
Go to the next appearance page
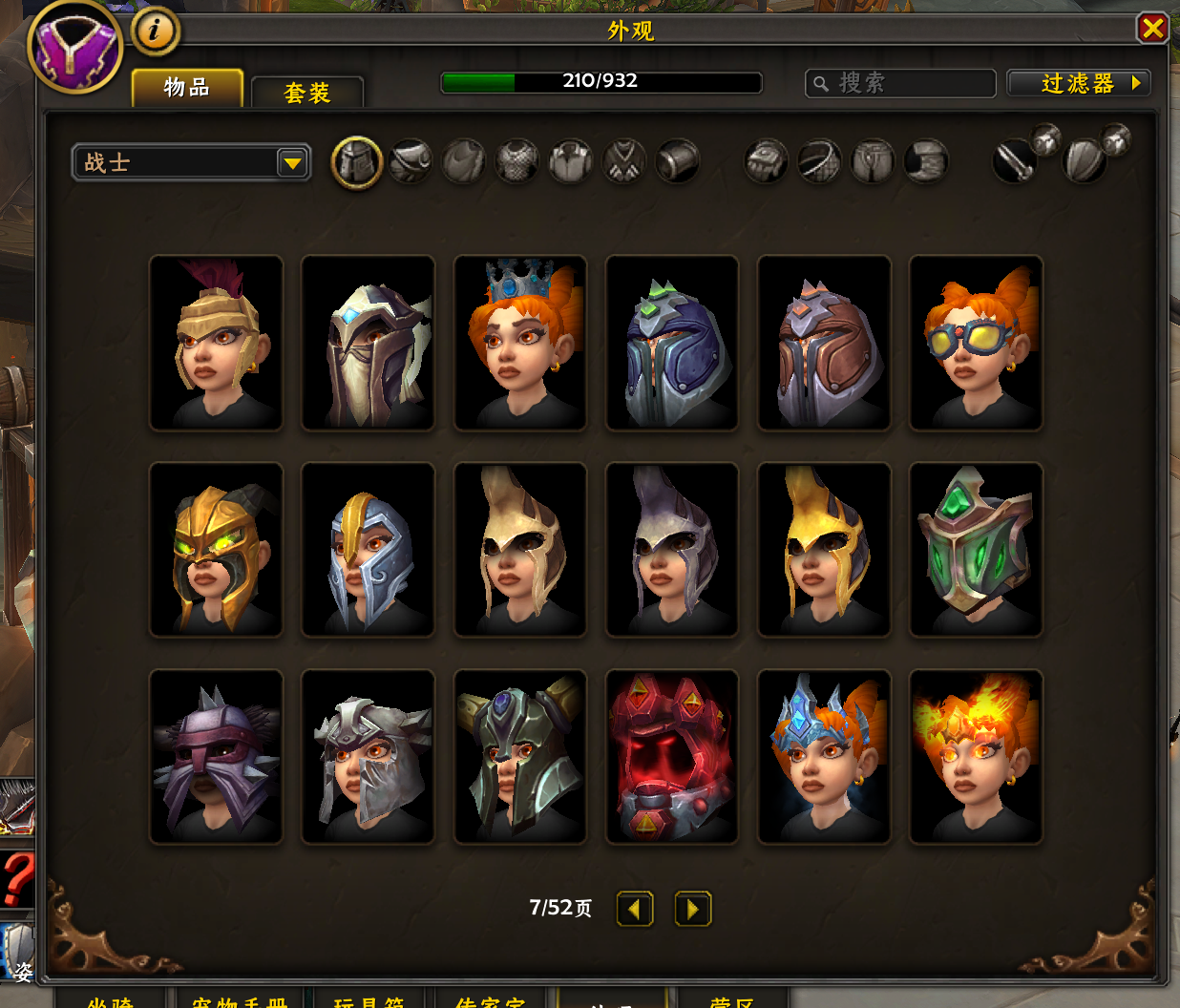[x=692, y=909]
